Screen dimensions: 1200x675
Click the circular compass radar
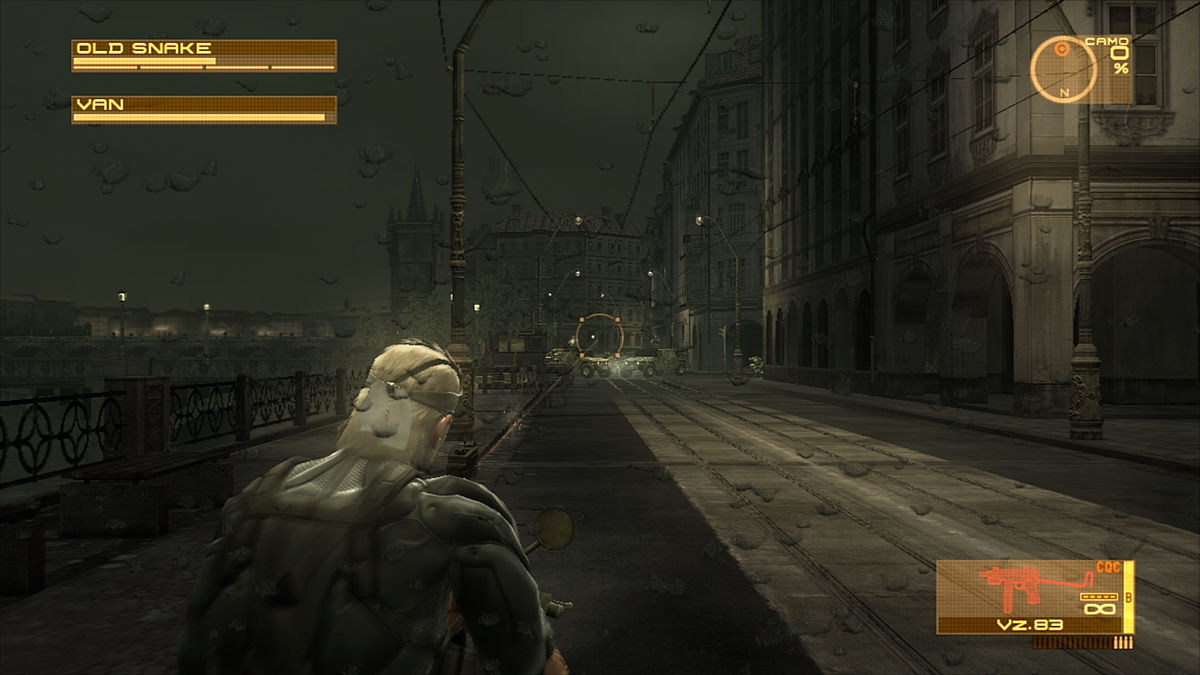tap(1064, 69)
